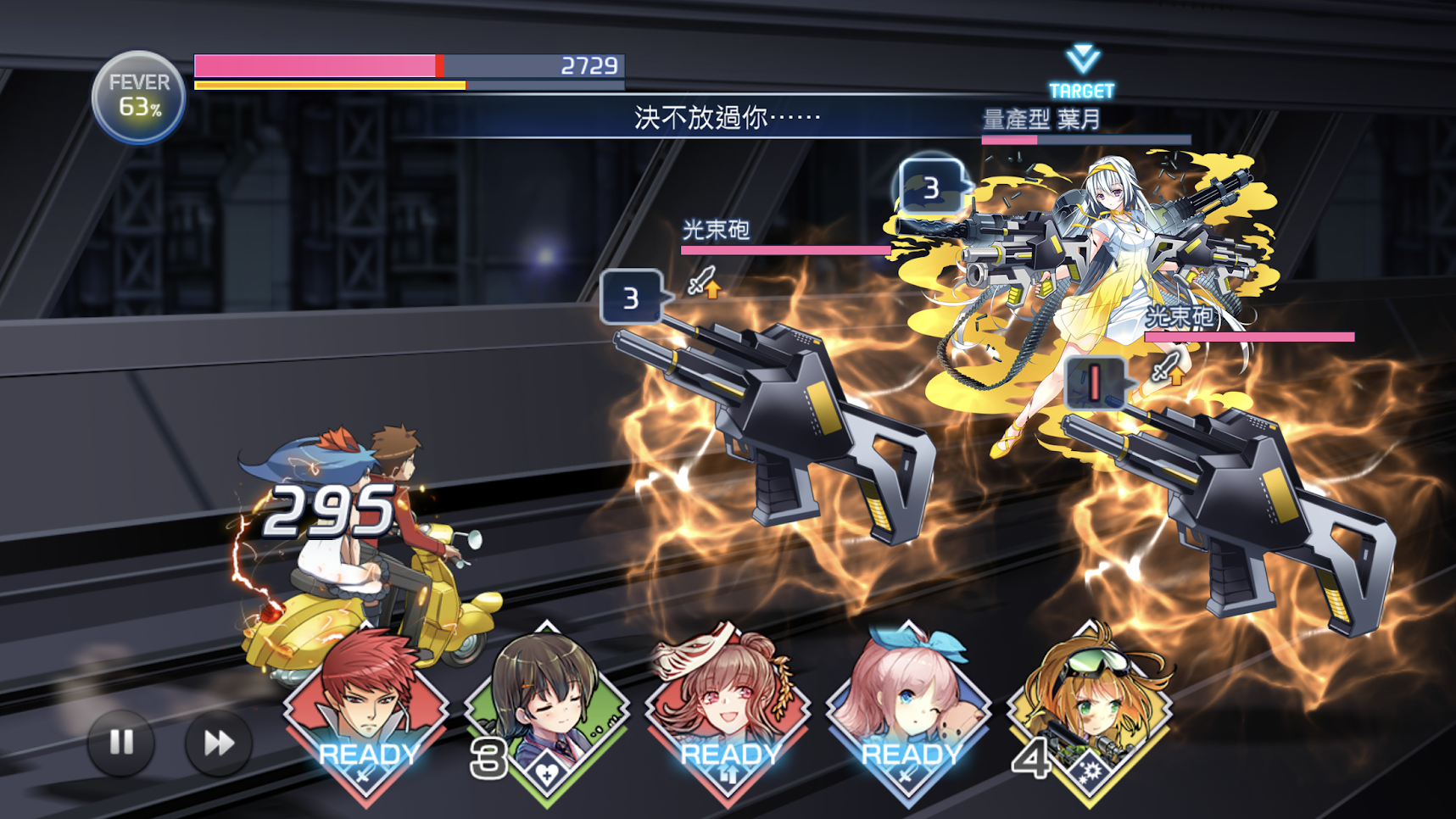This screenshot has width=1456, height=819.
Task: Pause the battle
Action: [x=120, y=743]
